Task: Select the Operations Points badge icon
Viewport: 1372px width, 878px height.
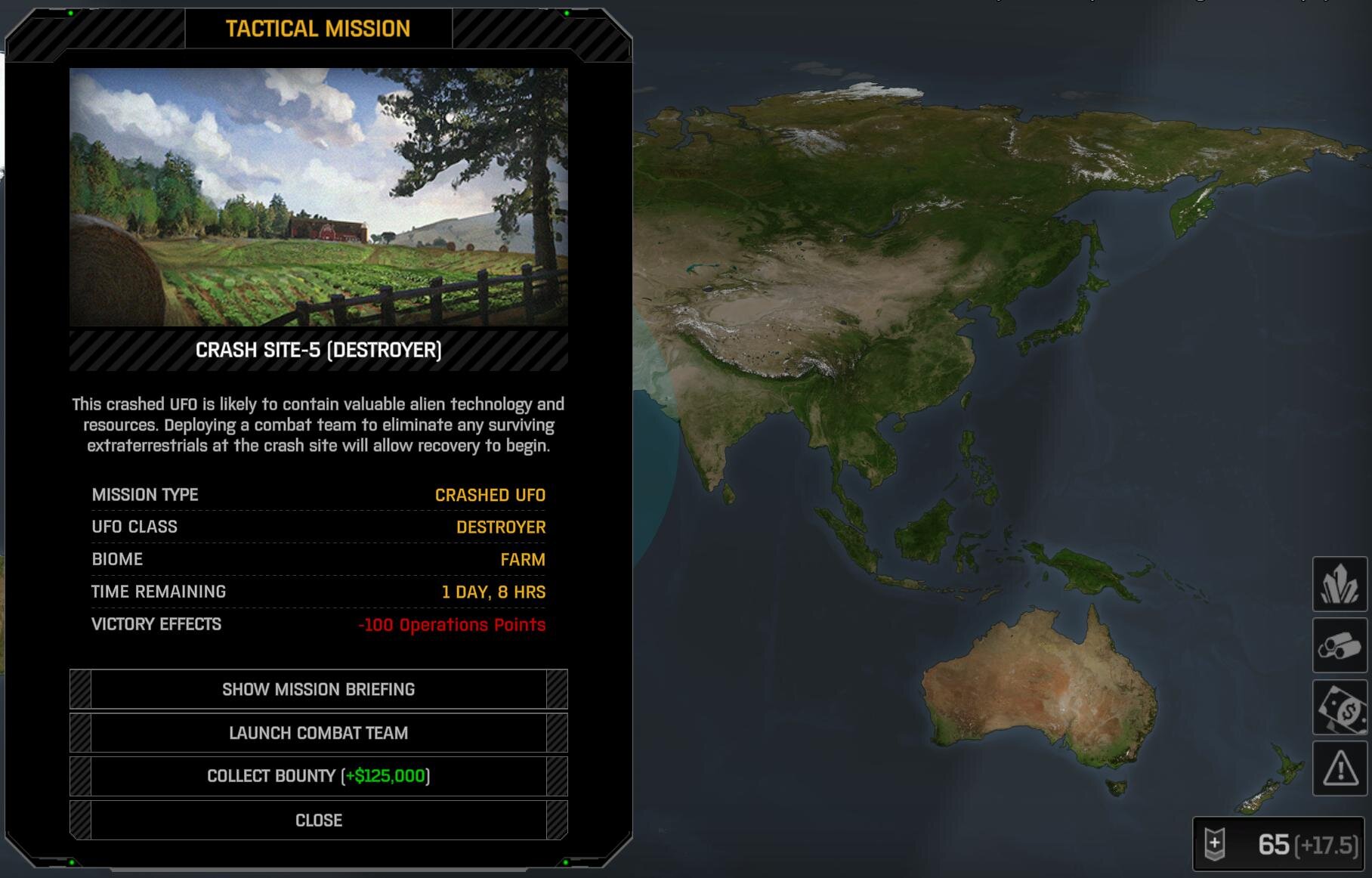Action: click(1214, 844)
